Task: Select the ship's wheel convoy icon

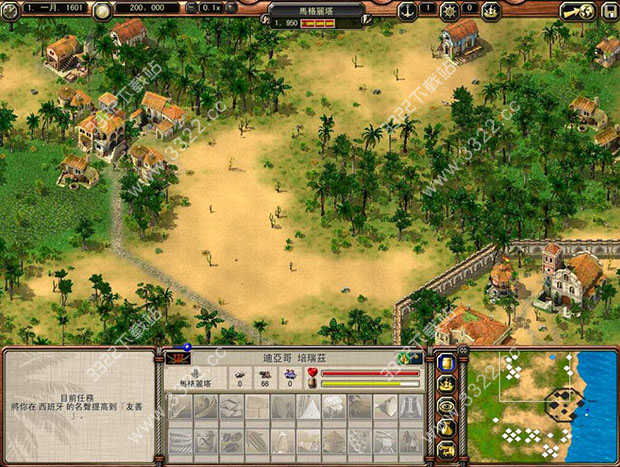Action: (x=449, y=9)
